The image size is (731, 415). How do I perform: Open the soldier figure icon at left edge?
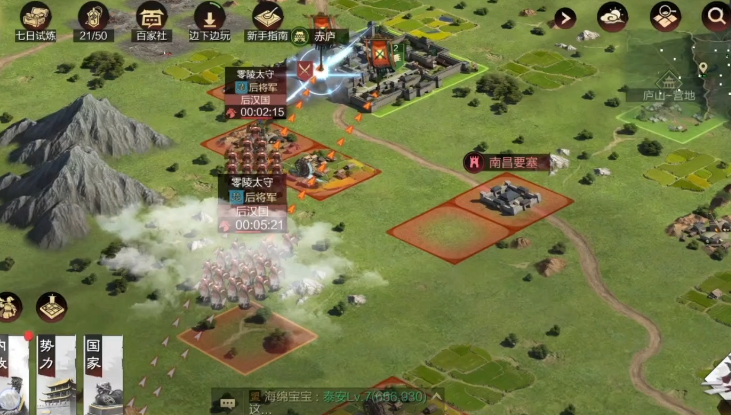click(9, 307)
